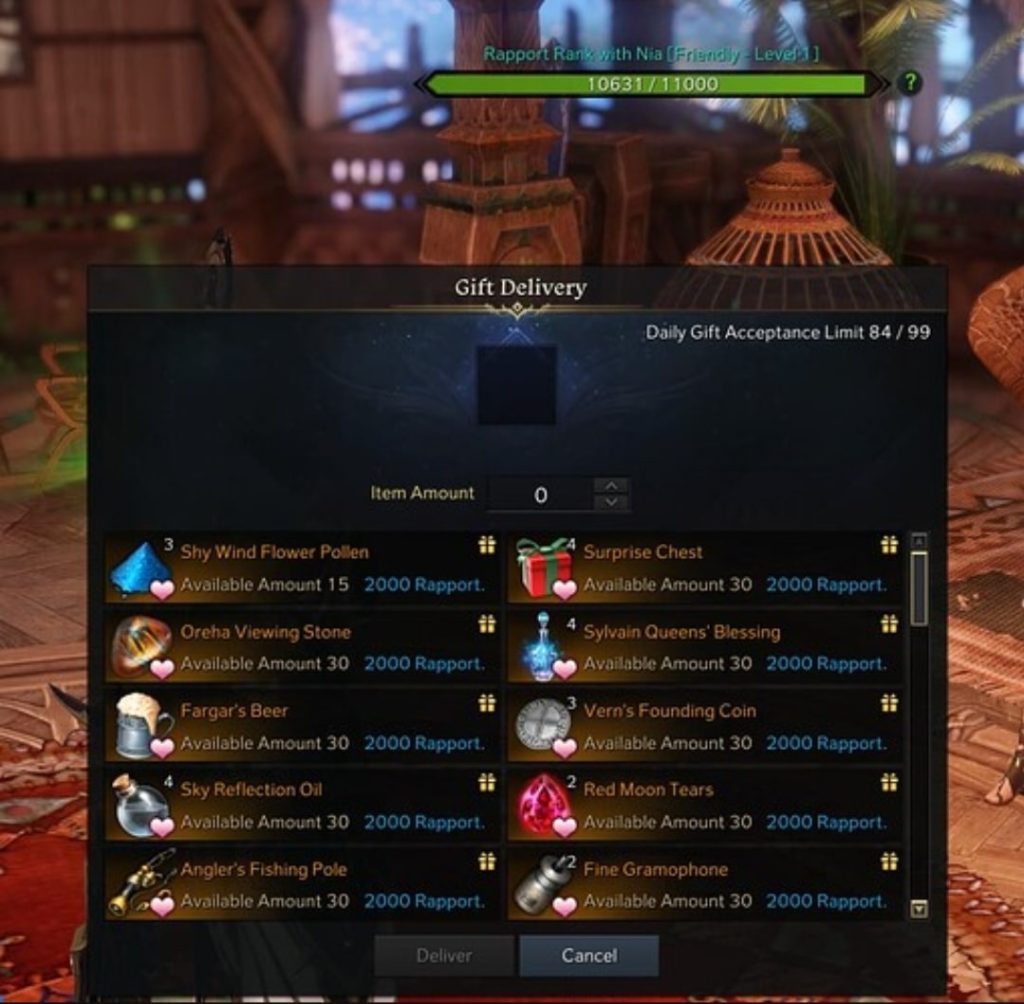
Task: Click the empty selected gift slot
Action: point(516,385)
